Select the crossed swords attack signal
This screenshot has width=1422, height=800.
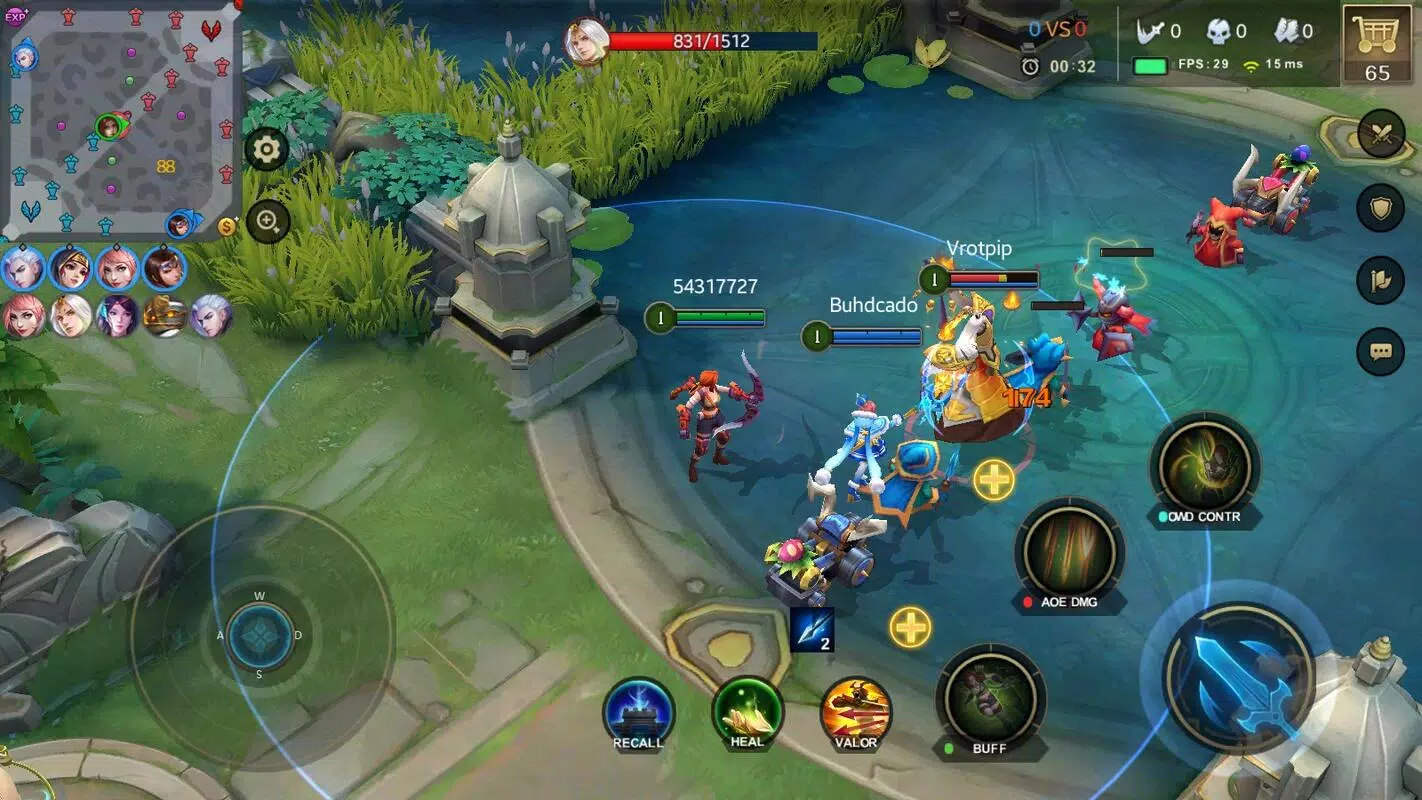pos(1381,135)
